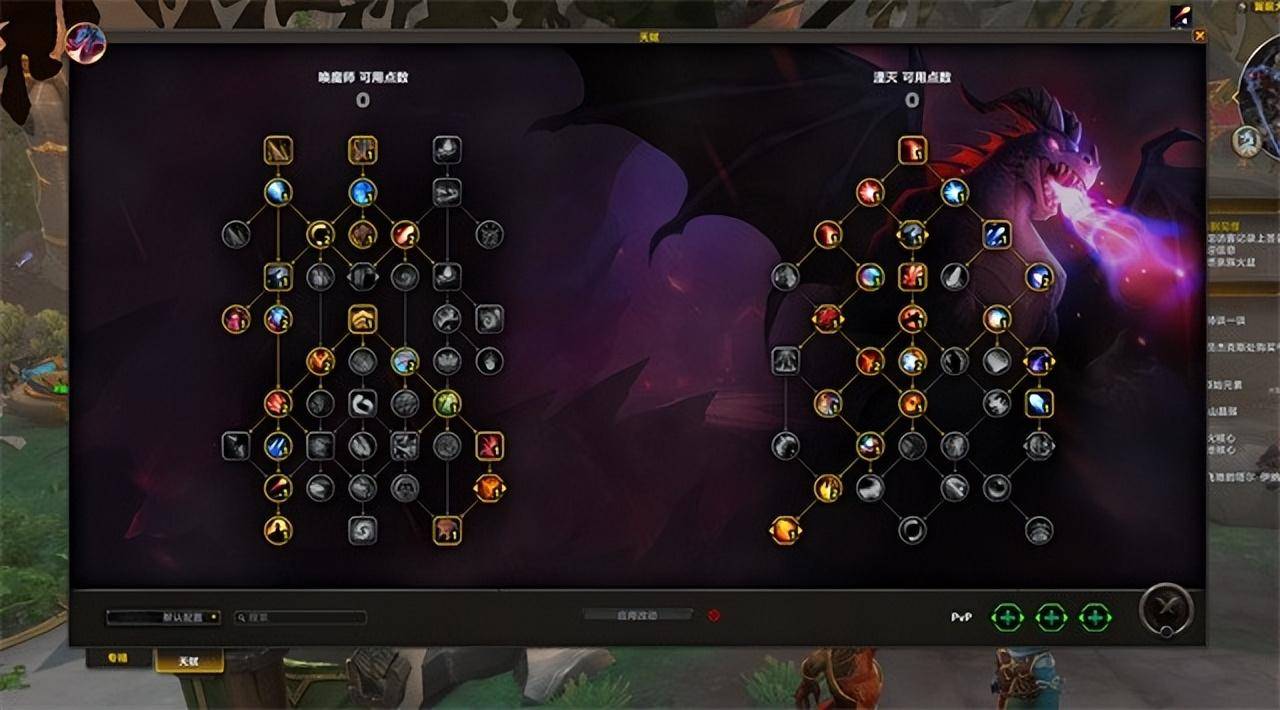Select the 天赋 talents tab
The width and height of the screenshot is (1280, 710).
tap(189, 660)
